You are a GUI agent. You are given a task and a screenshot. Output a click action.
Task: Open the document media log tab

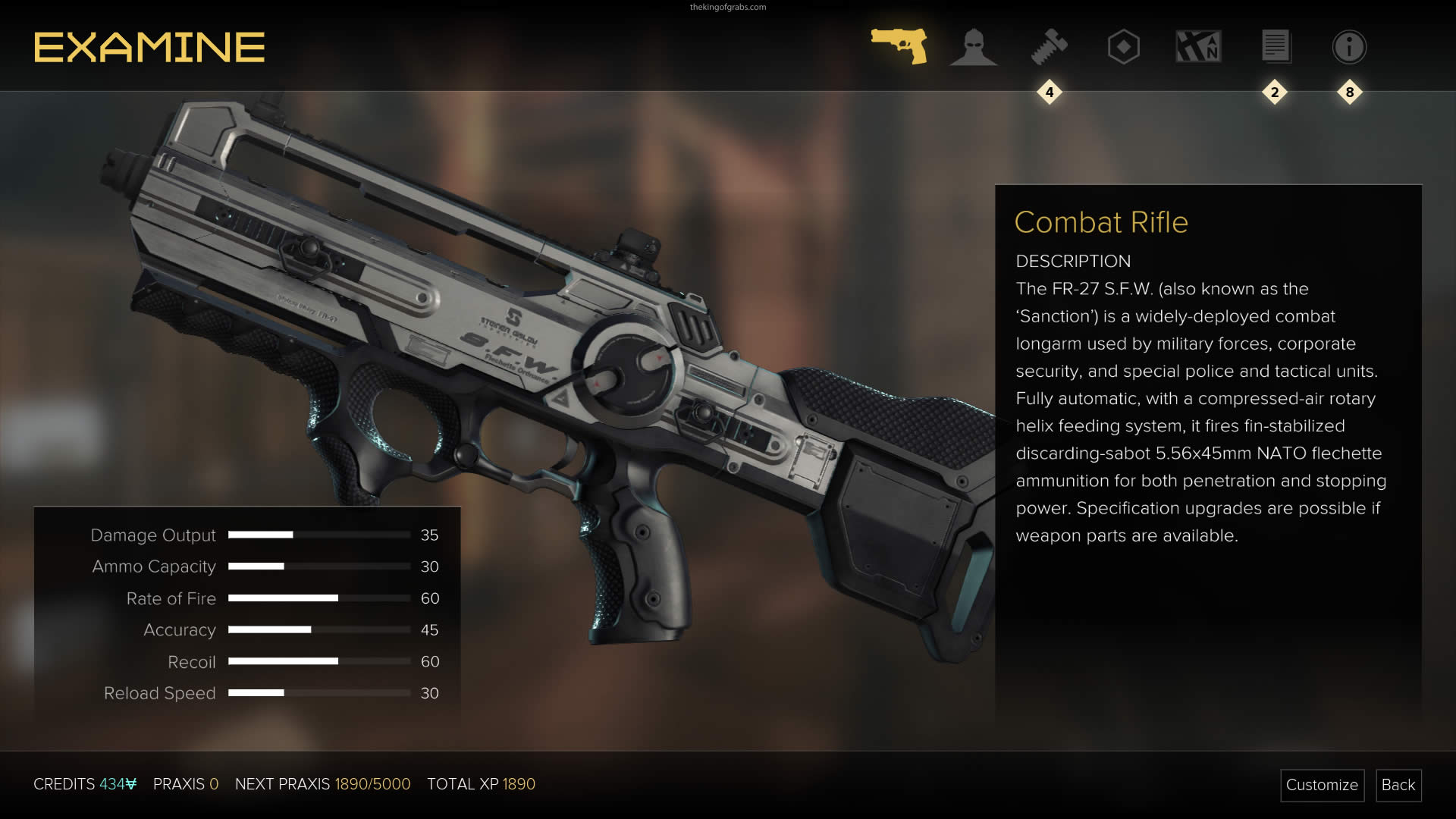(x=1275, y=47)
